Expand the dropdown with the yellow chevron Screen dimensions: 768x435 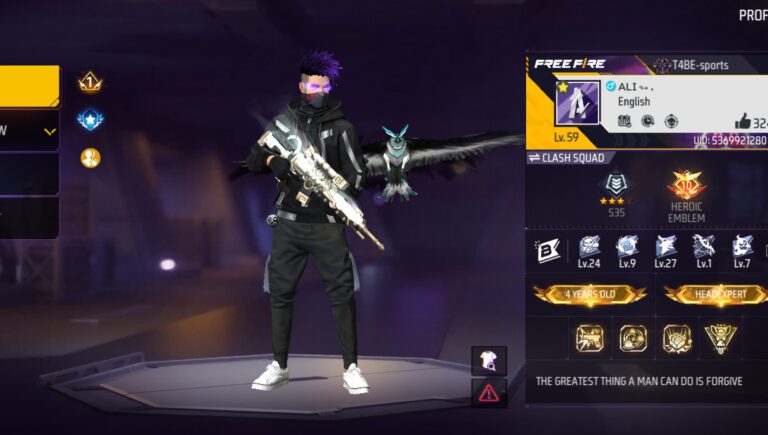(49, 131)
